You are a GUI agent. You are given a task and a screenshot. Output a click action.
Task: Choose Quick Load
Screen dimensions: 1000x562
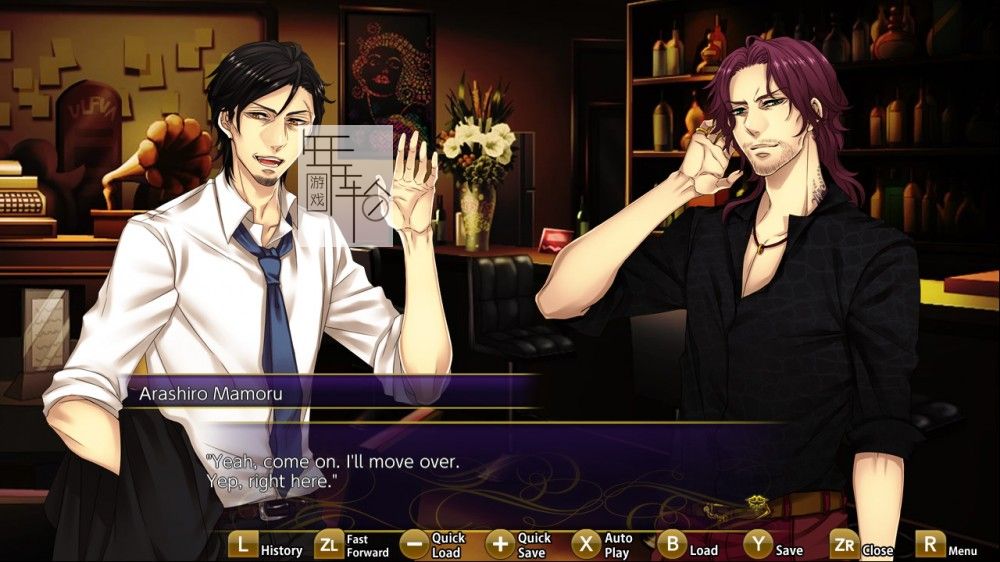[x=414, y=546]
